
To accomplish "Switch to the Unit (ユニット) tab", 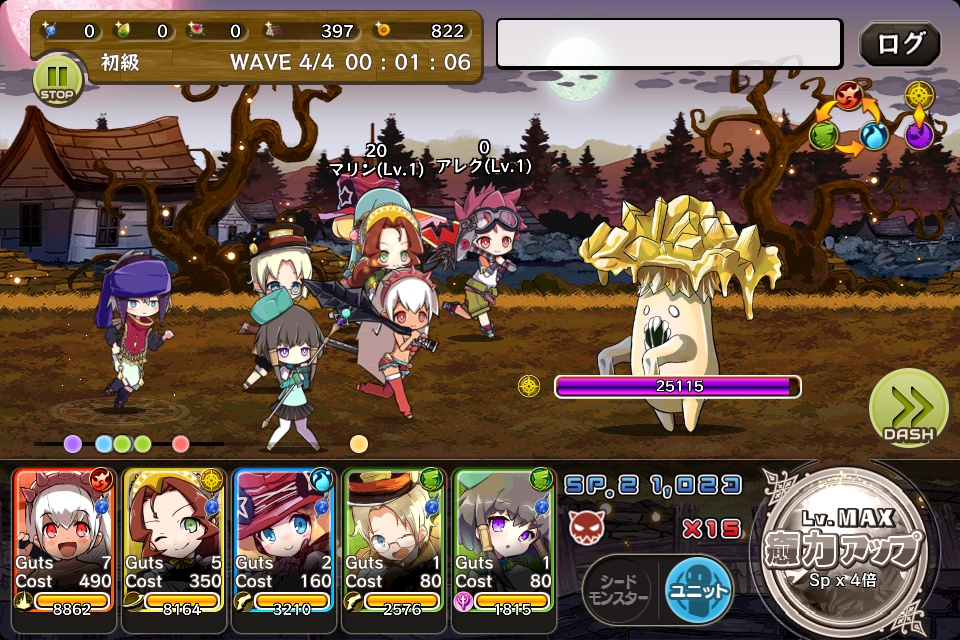I will coord(698,592).
